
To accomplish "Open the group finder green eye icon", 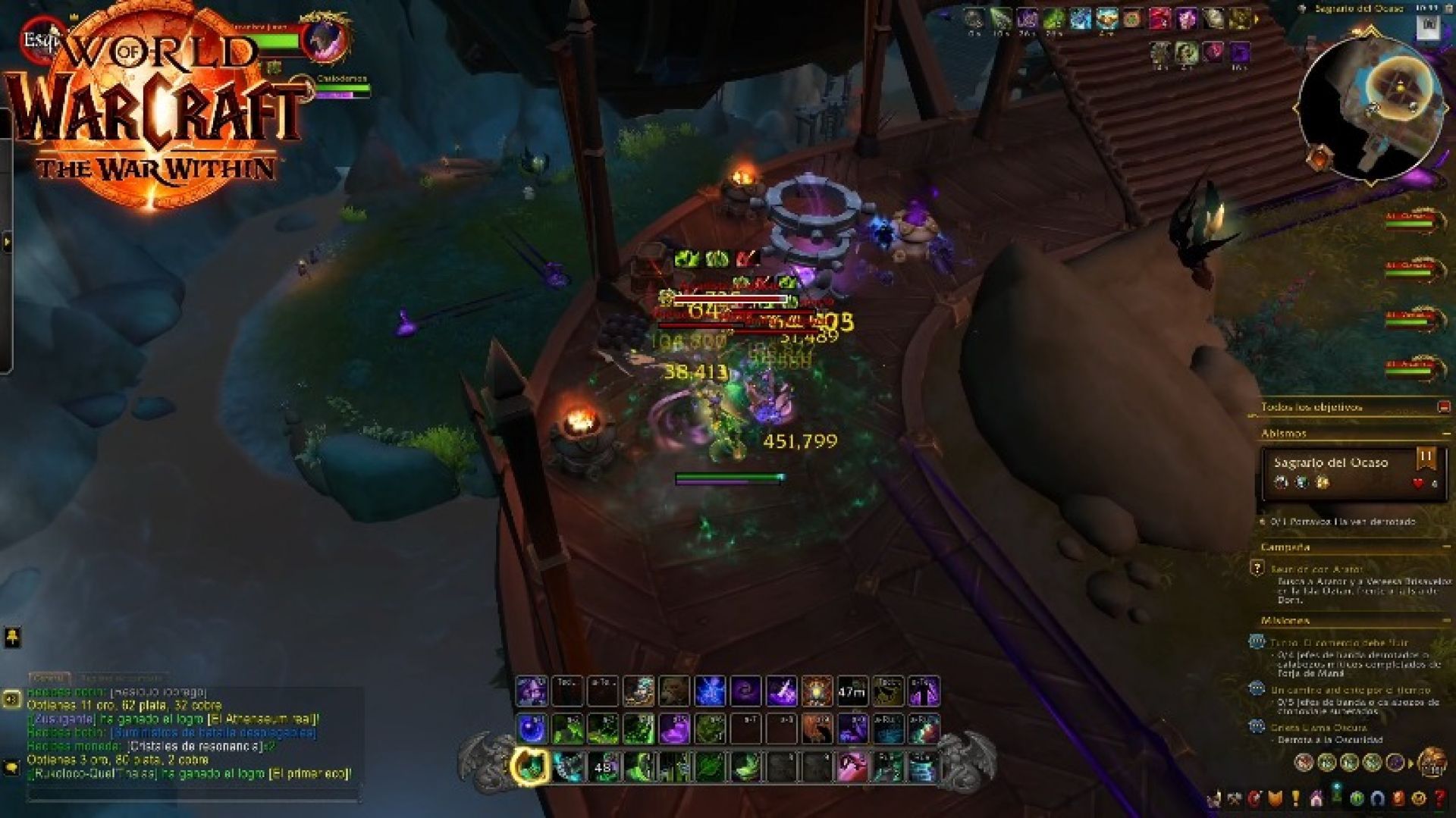I will 1357,798.
